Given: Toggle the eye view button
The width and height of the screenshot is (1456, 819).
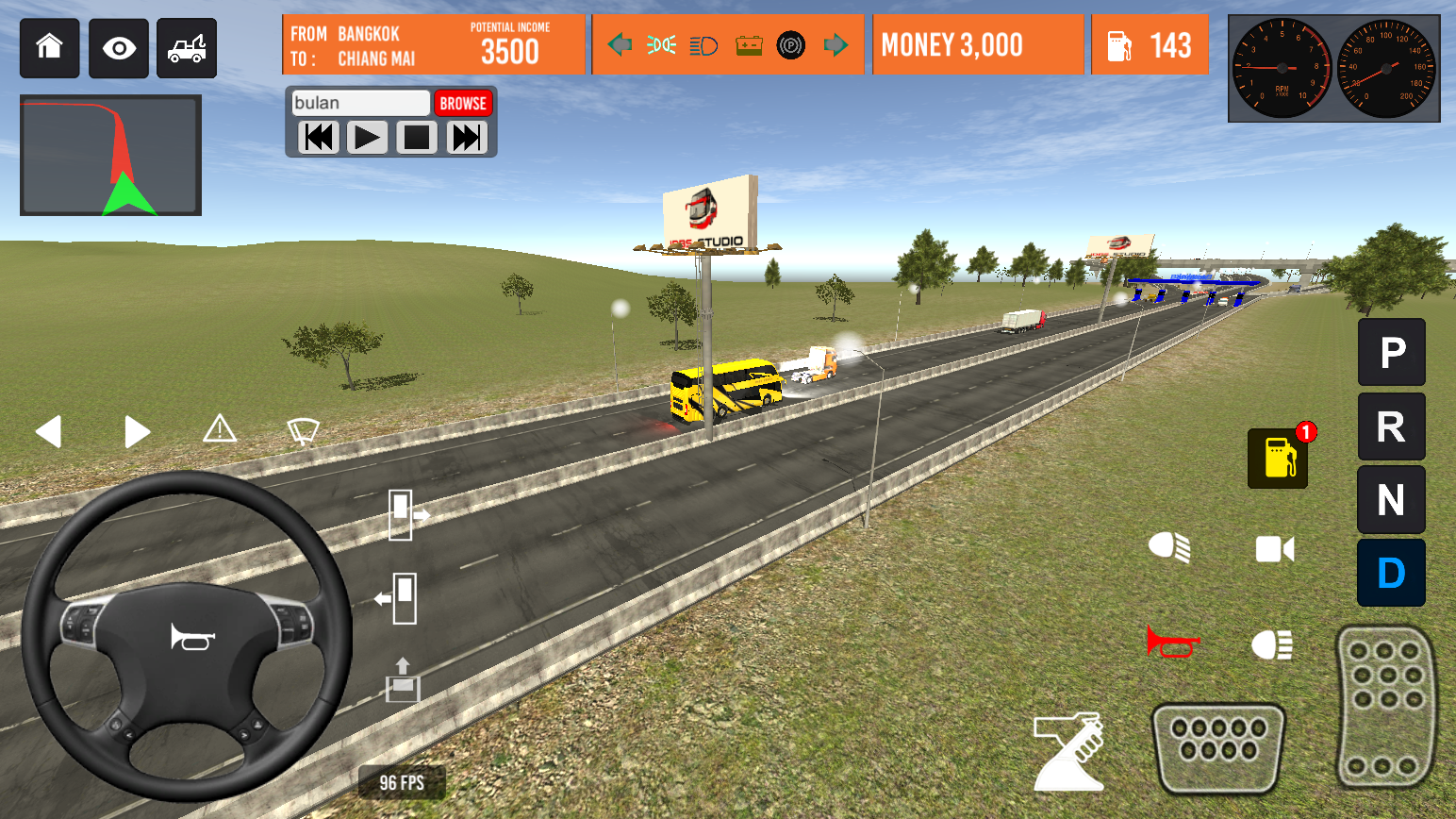Looking at the screenshot, I should click(119, 48).
